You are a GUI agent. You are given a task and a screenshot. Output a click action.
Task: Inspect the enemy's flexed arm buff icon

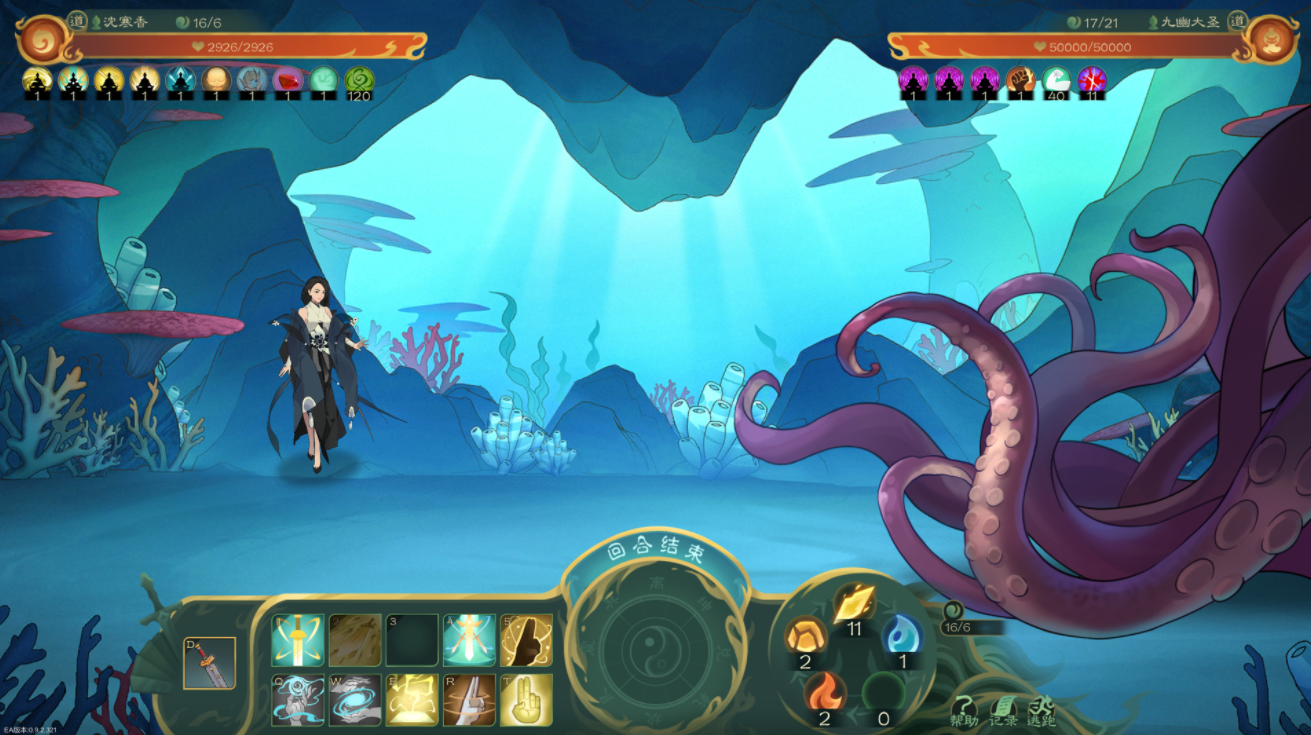point(1020,80)
